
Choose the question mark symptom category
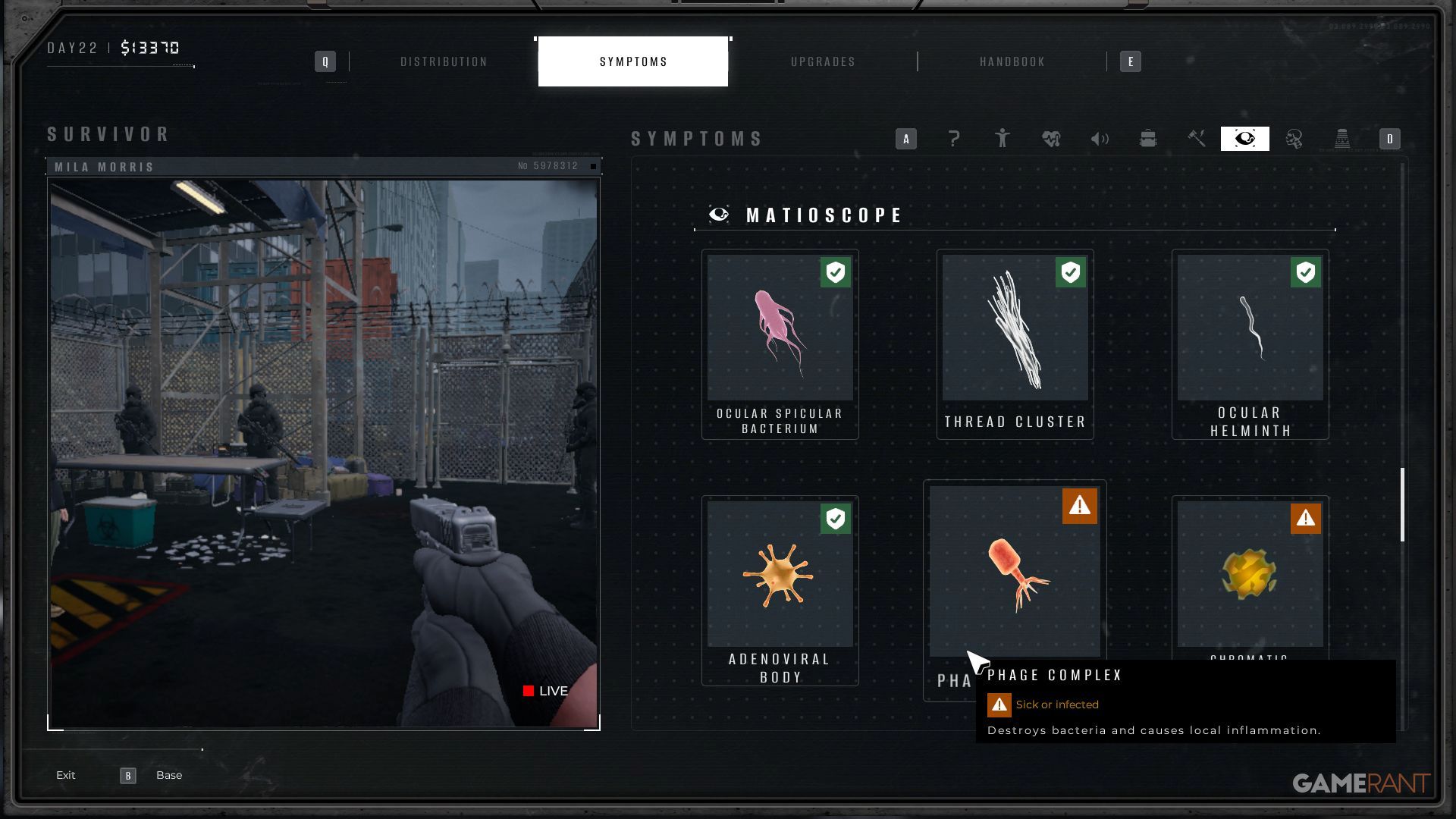954,139
